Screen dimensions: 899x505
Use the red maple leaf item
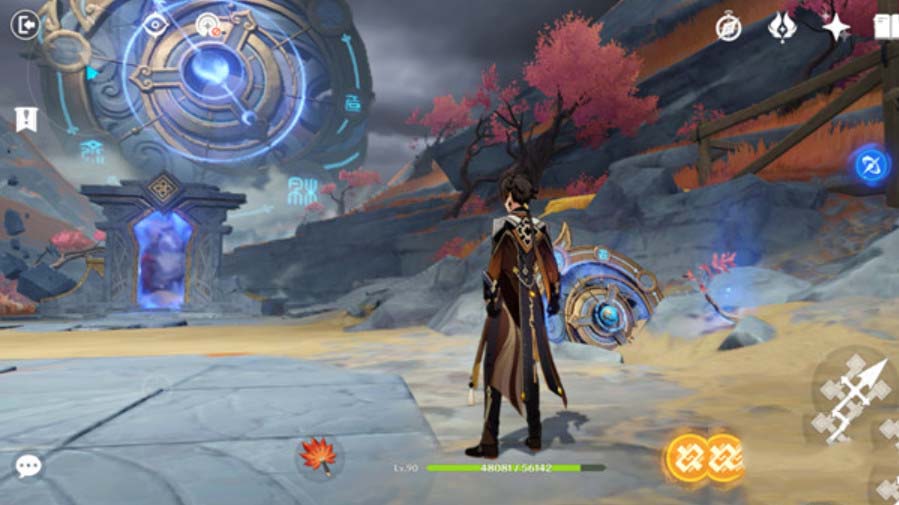[319, 456]
